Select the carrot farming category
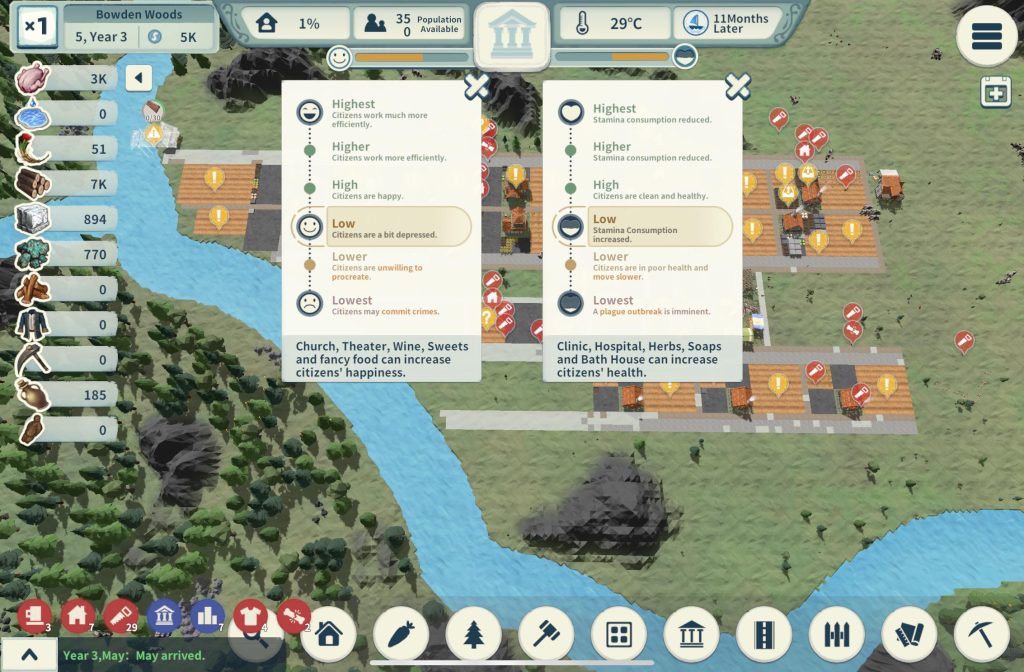1024x672 pixels. pyautogui.click(x=401, y=633)
